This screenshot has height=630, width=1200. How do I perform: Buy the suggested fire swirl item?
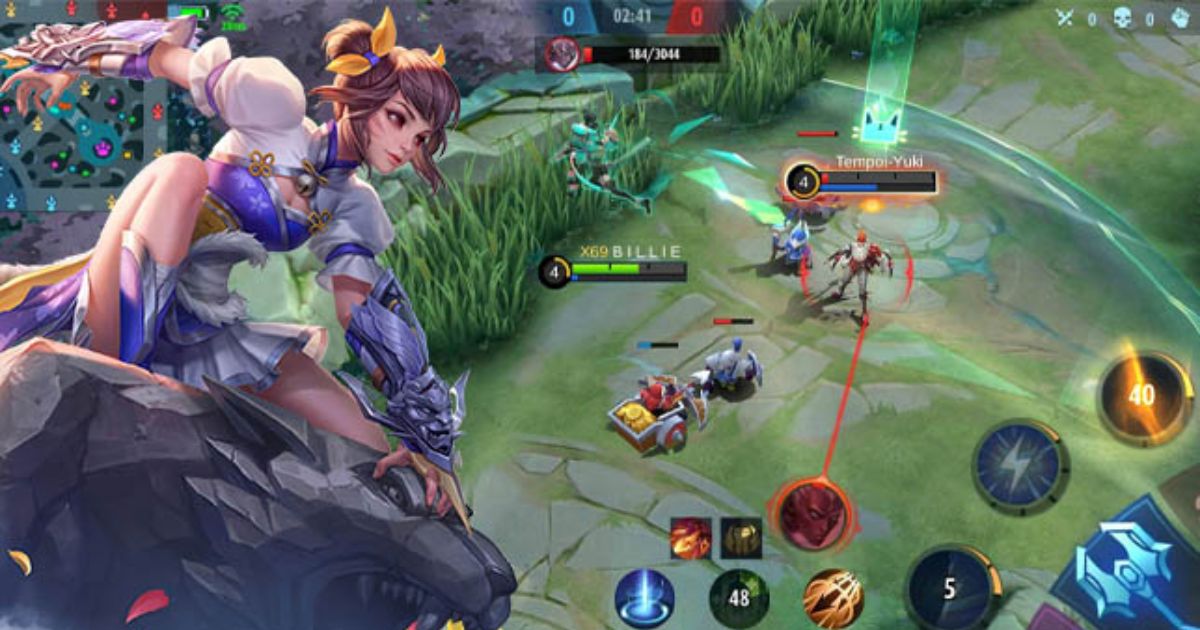point(691,538)
